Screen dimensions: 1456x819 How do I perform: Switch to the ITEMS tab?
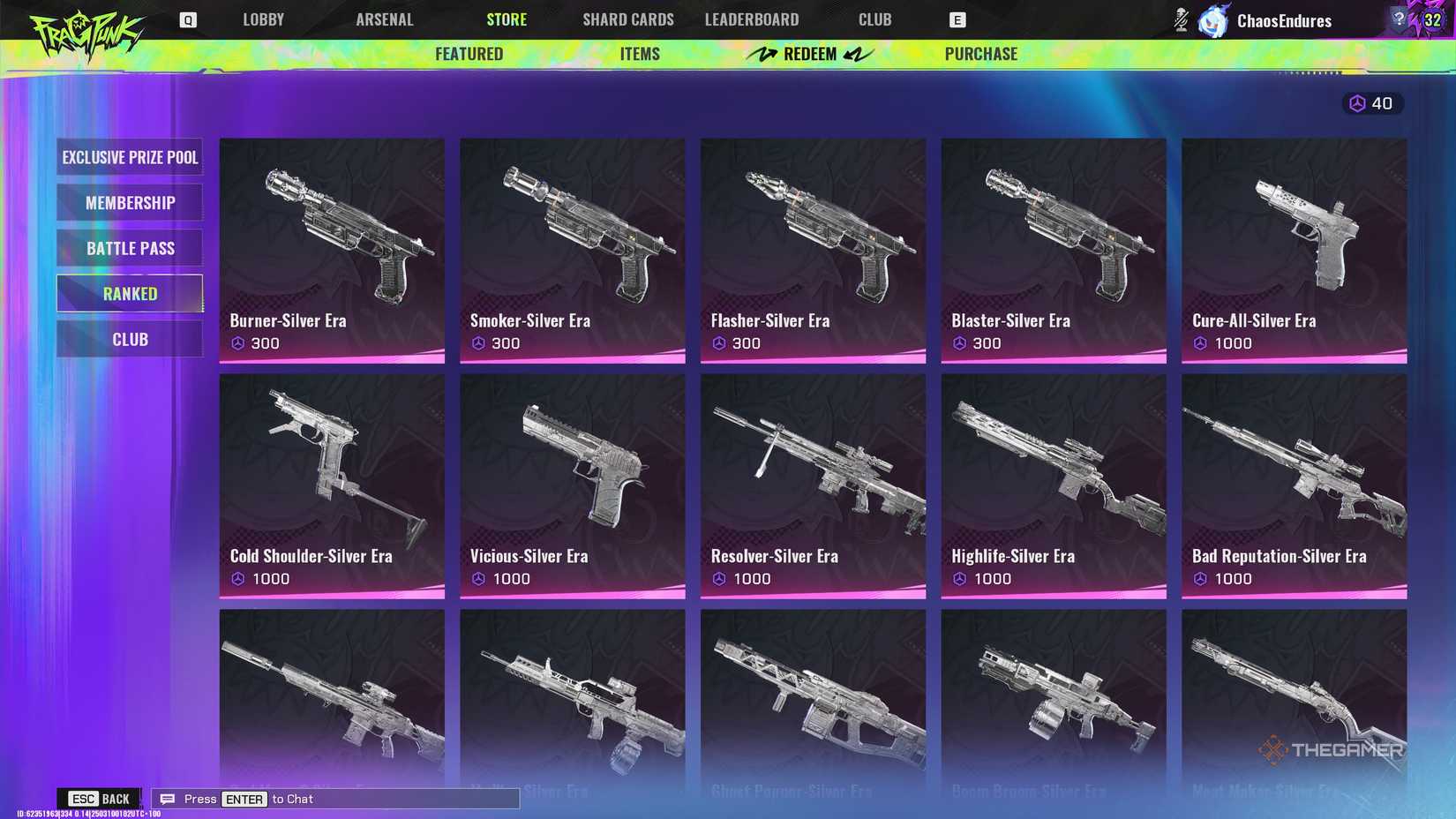(x=640, y=54)
